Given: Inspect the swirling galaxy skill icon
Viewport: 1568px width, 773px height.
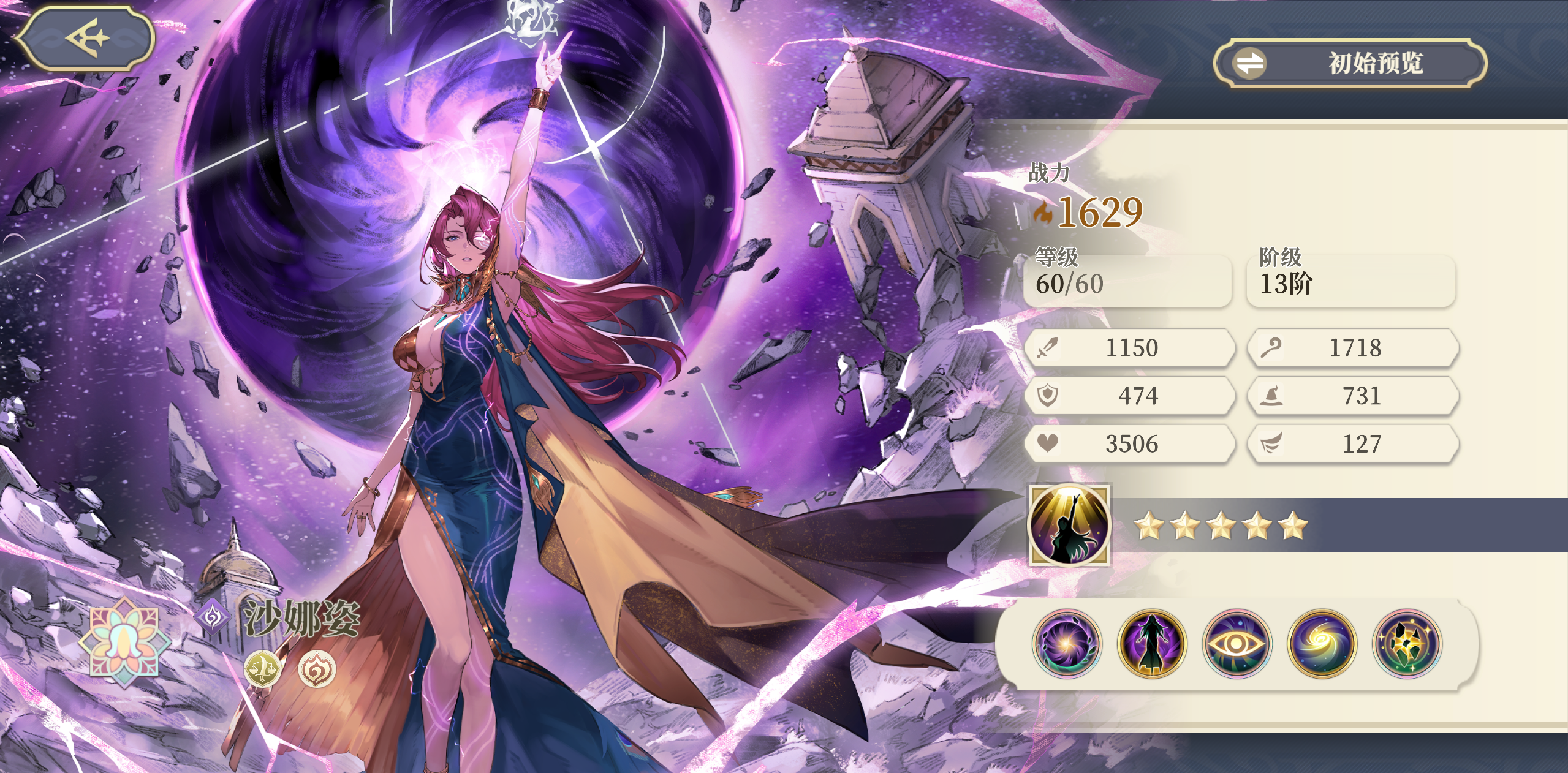Looking at the screenshot, I should tap(1322, 644).
